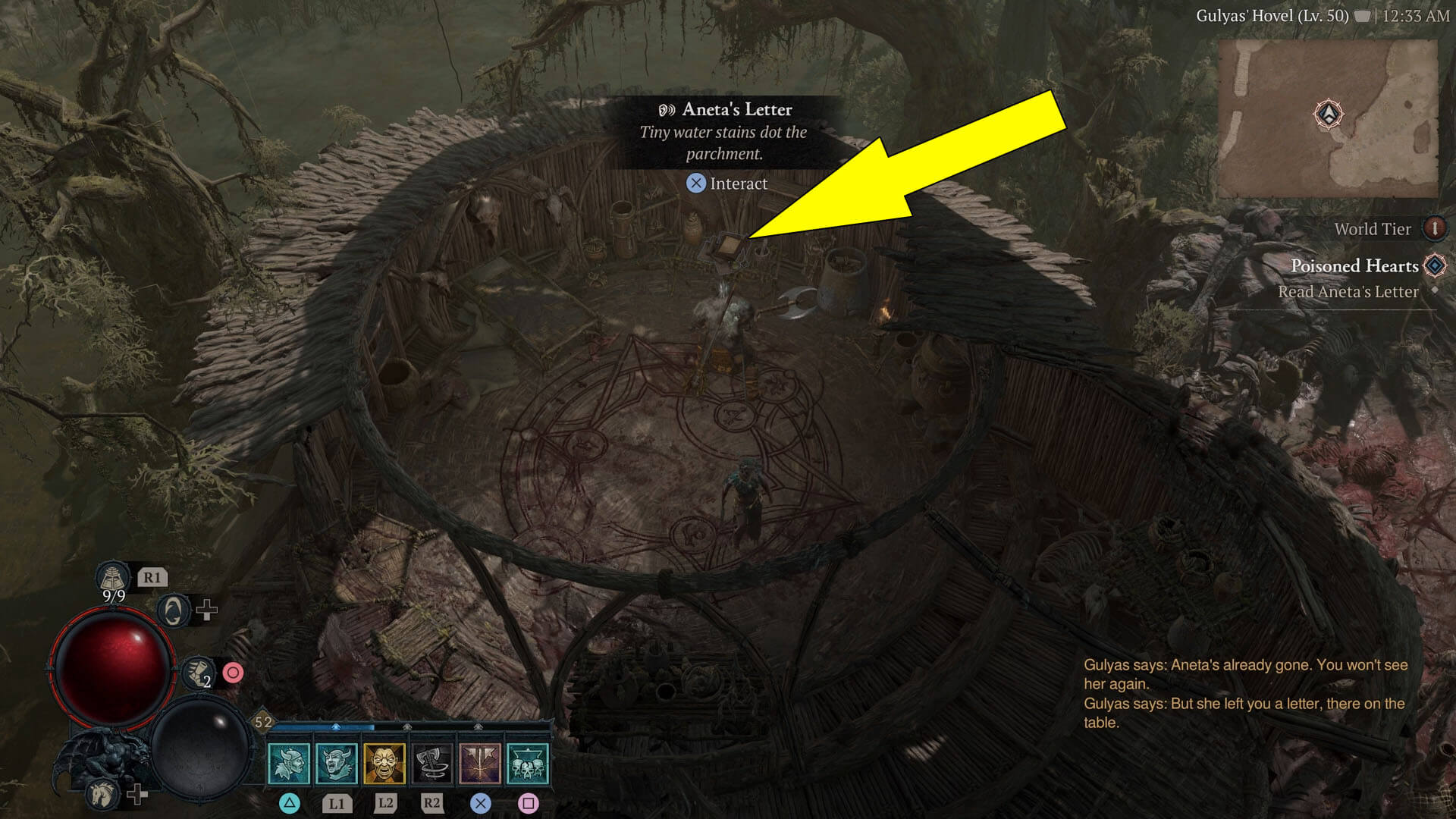The width and height of the screenshot is (1456, 819).
Task: Drink the health potion mapped to R1
Action: (x=113, y=576)
